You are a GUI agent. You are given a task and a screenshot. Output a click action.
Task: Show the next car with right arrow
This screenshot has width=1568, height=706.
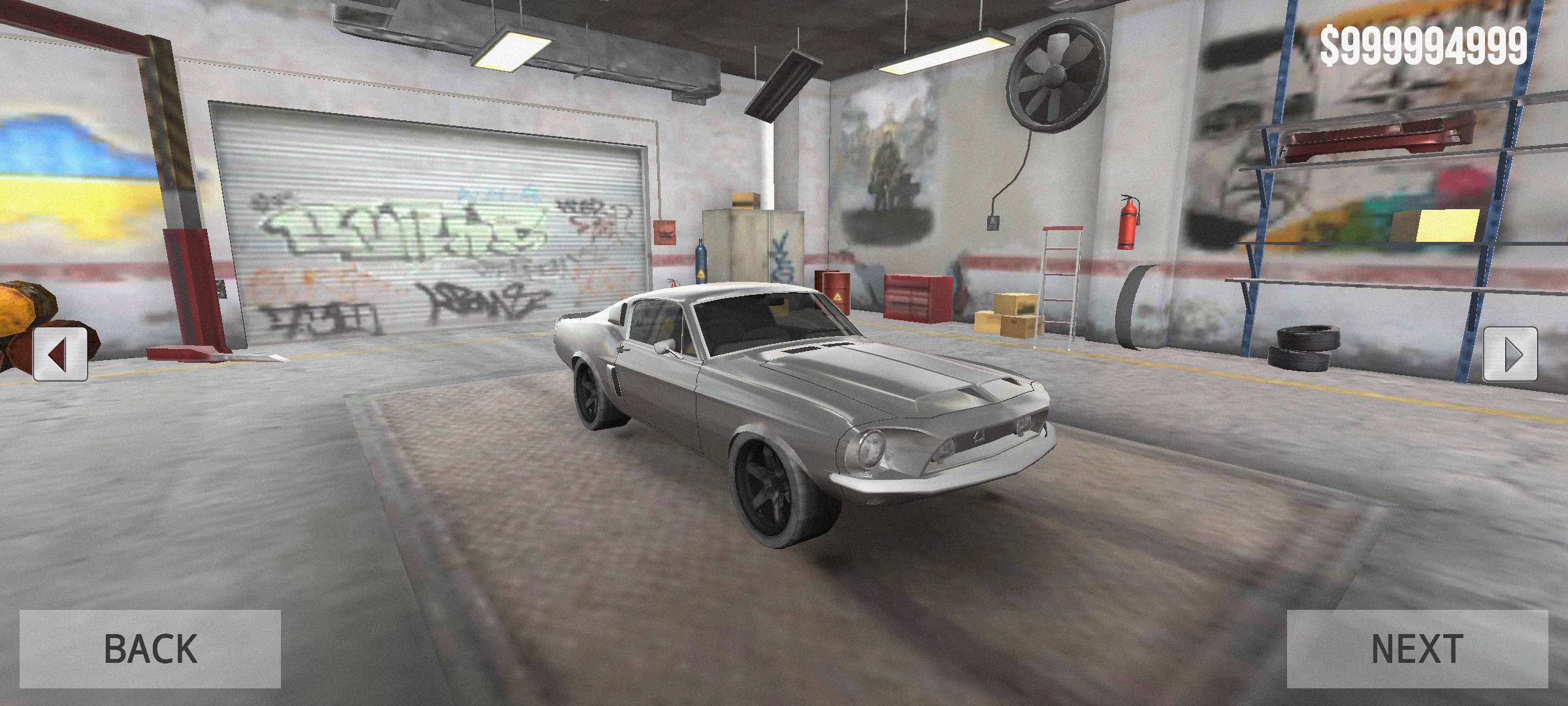click(1510, 354)
